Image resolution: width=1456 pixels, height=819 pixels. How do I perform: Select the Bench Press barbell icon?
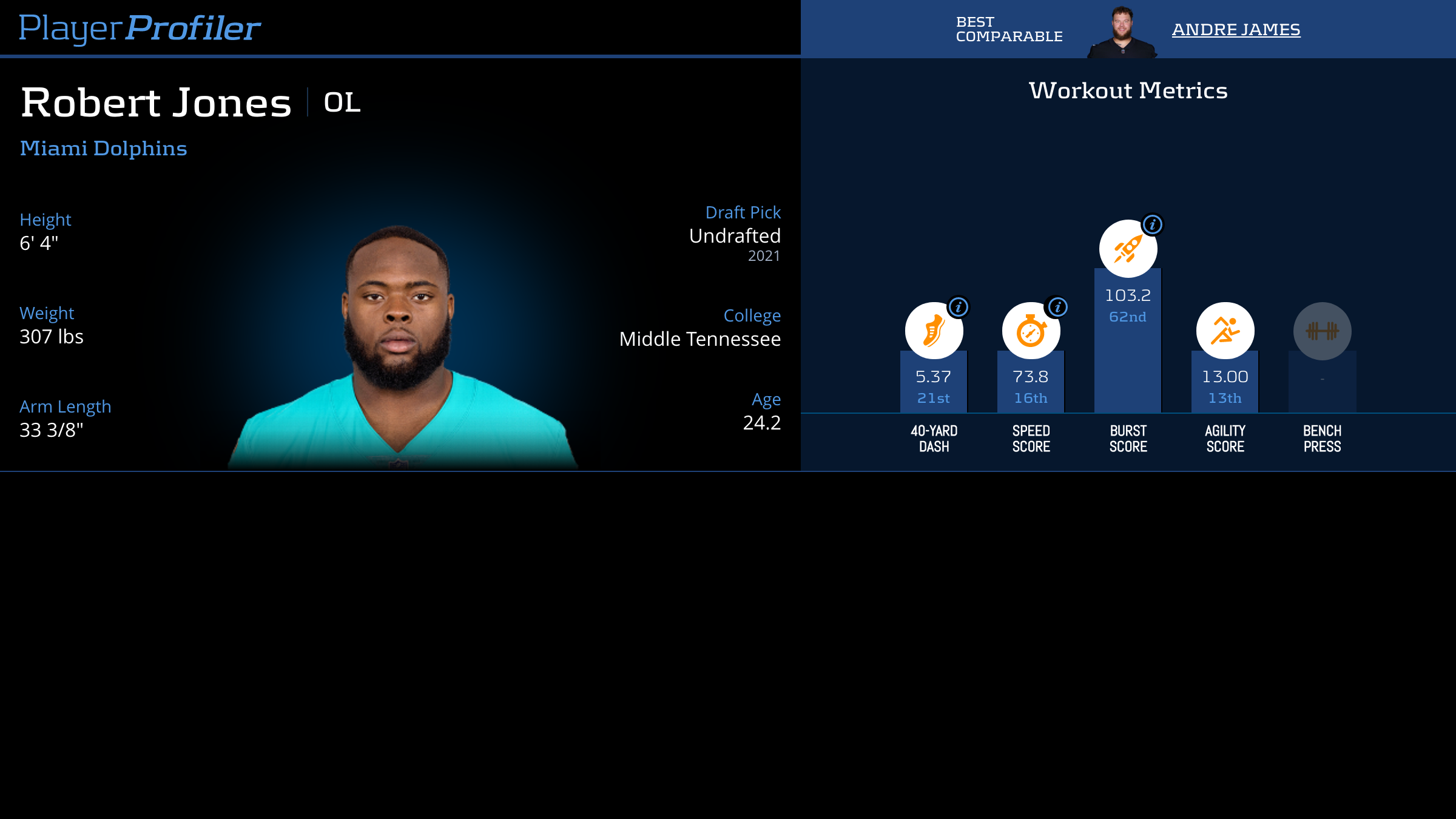1322,331
